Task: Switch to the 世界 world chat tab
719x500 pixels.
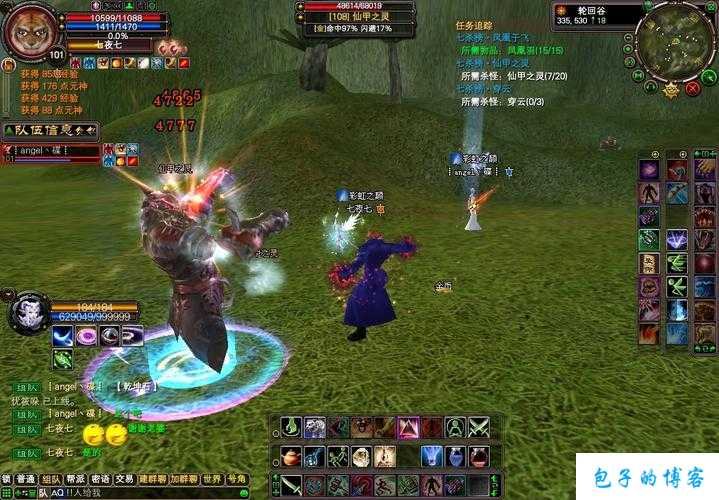Action: click(x=212, y=479)
